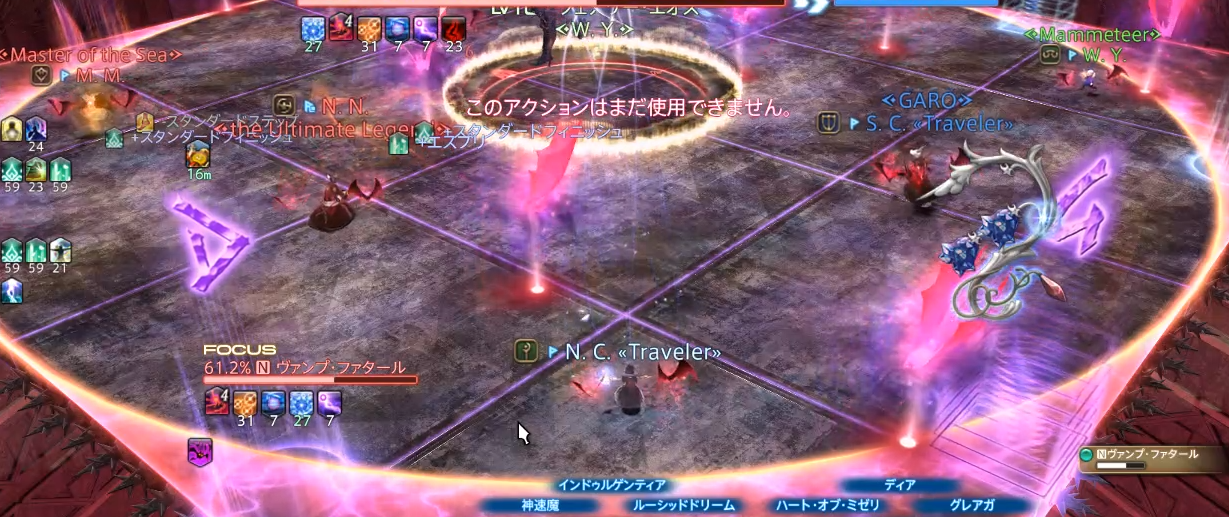The width and height of the screenshot is (1229, 517).
Task: Select the N. N. player nameplate
Action: (x=344, y=105)
